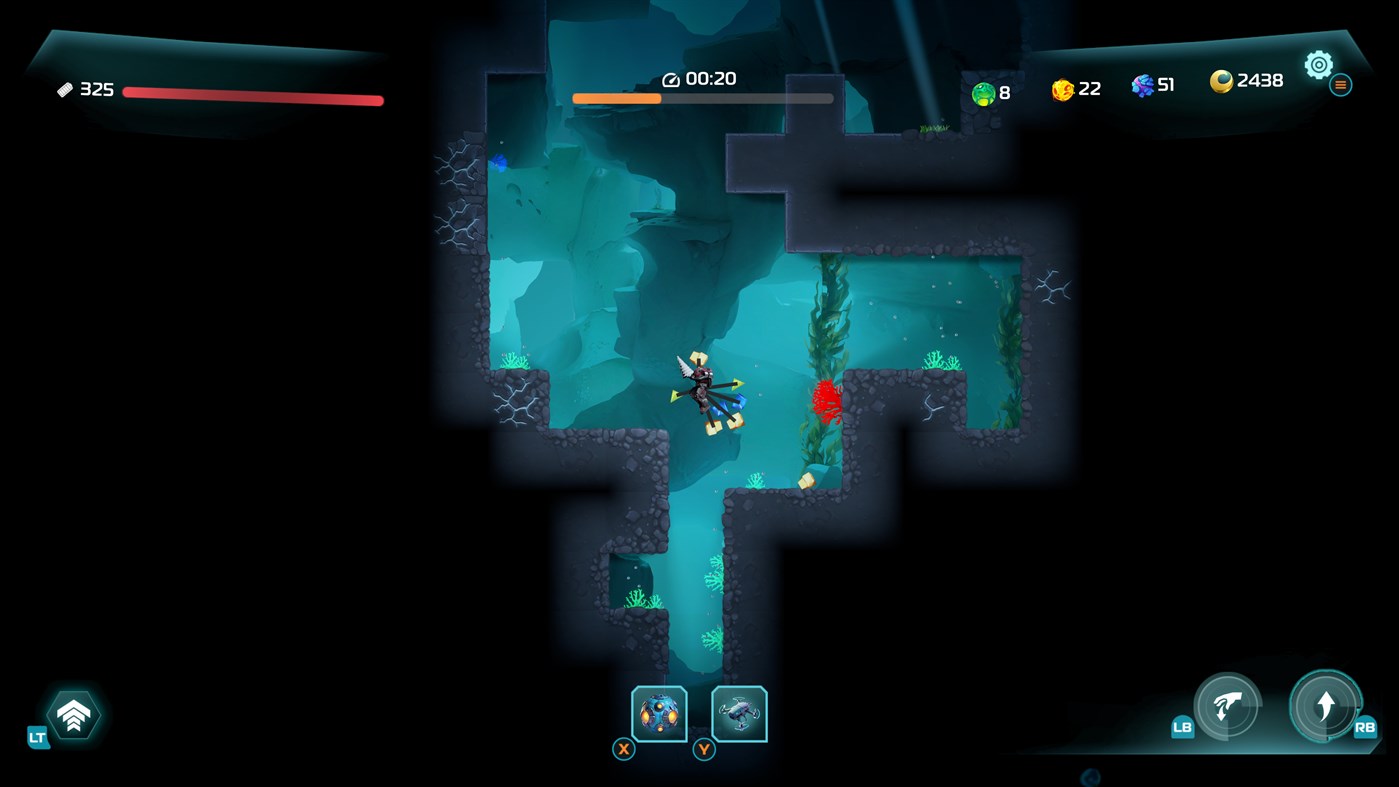Click the green orb resource counter

pos(989,91)
